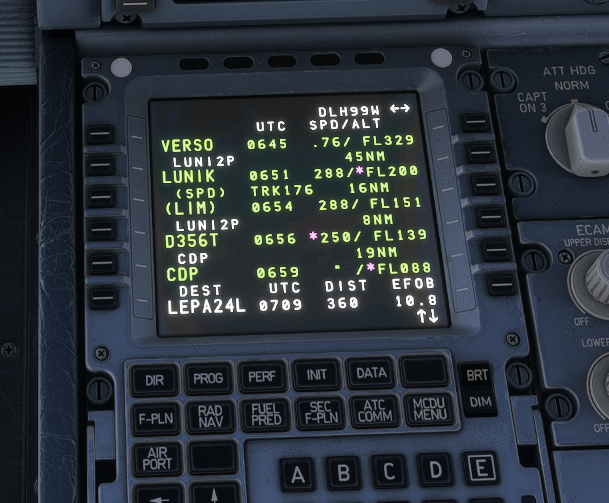Select the letter B key
609x503 pixels.
[x=343, y=473]
